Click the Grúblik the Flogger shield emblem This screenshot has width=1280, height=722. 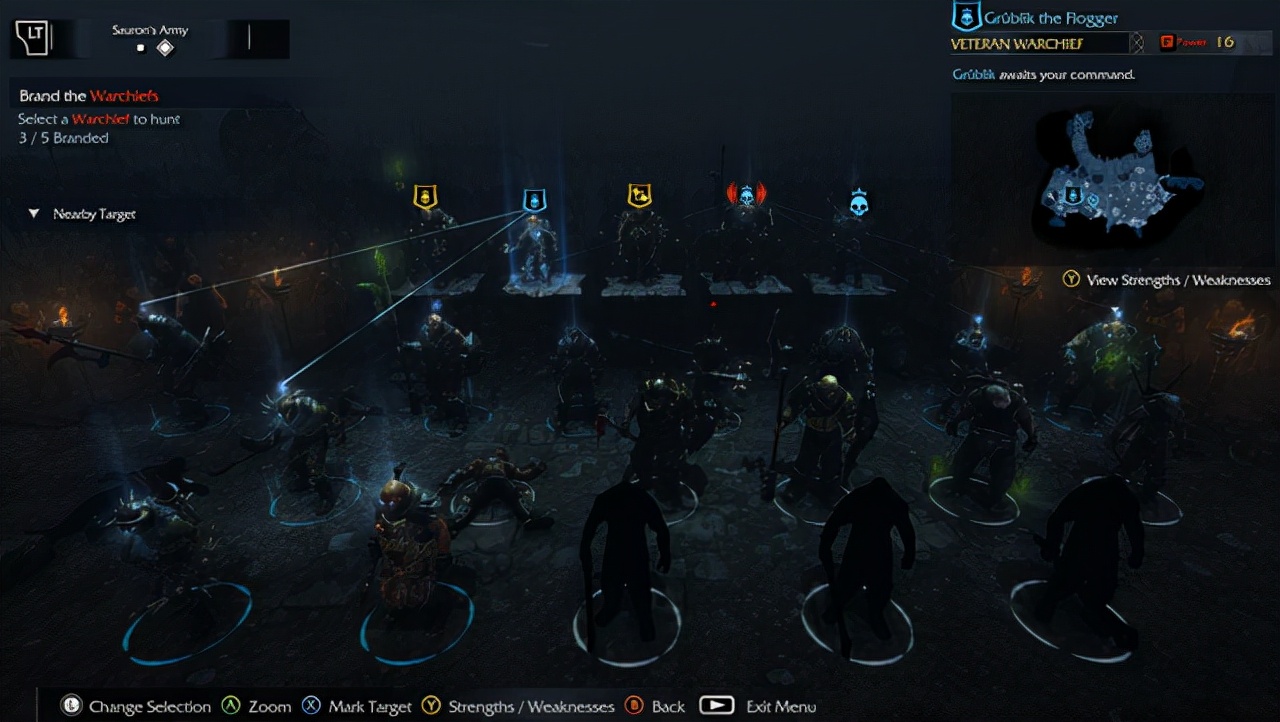(x=965, y=17)
